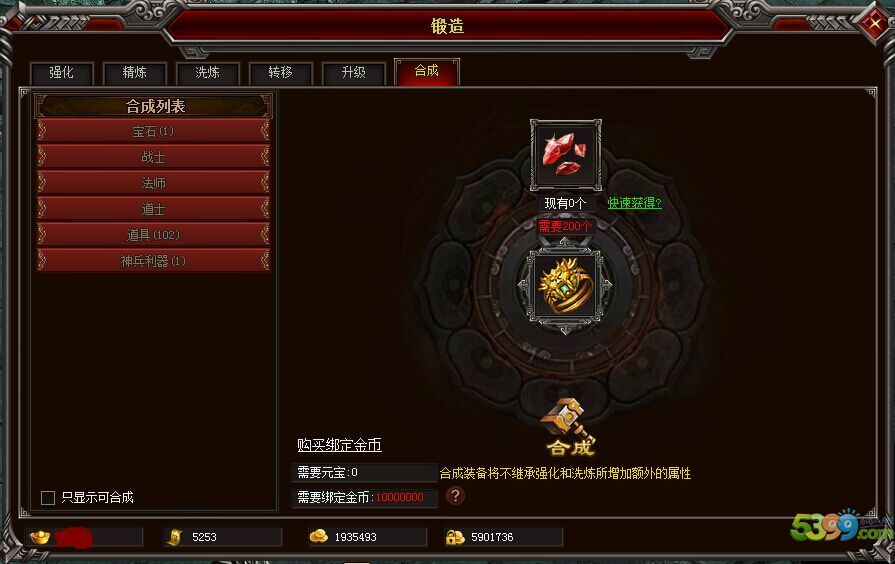Screen dimensions: 895x564
Task: Expand the 宝石 (1) category
Action: point(153,131)
